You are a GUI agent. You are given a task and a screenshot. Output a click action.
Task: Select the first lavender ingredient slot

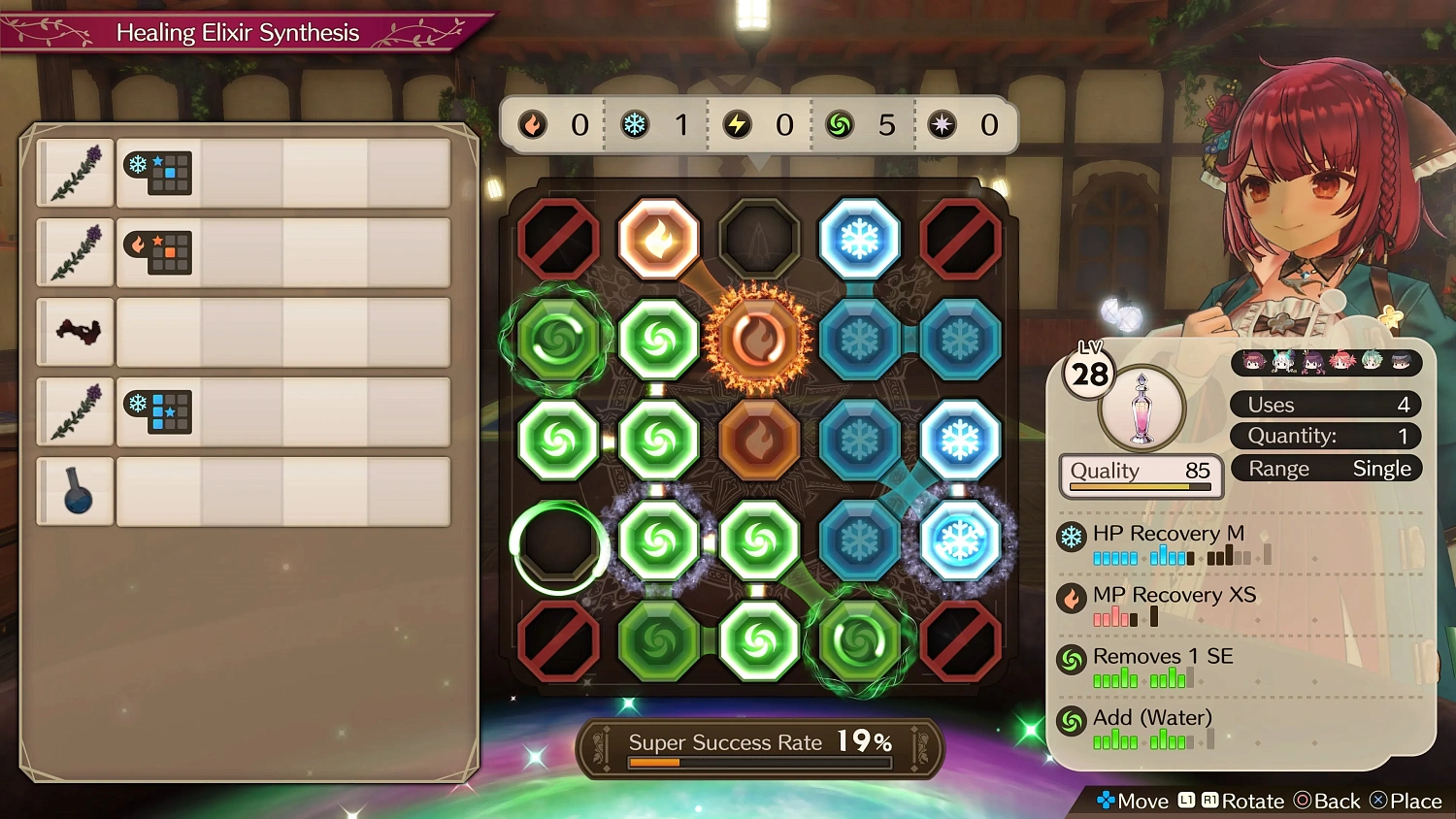(x=75, y=173)
